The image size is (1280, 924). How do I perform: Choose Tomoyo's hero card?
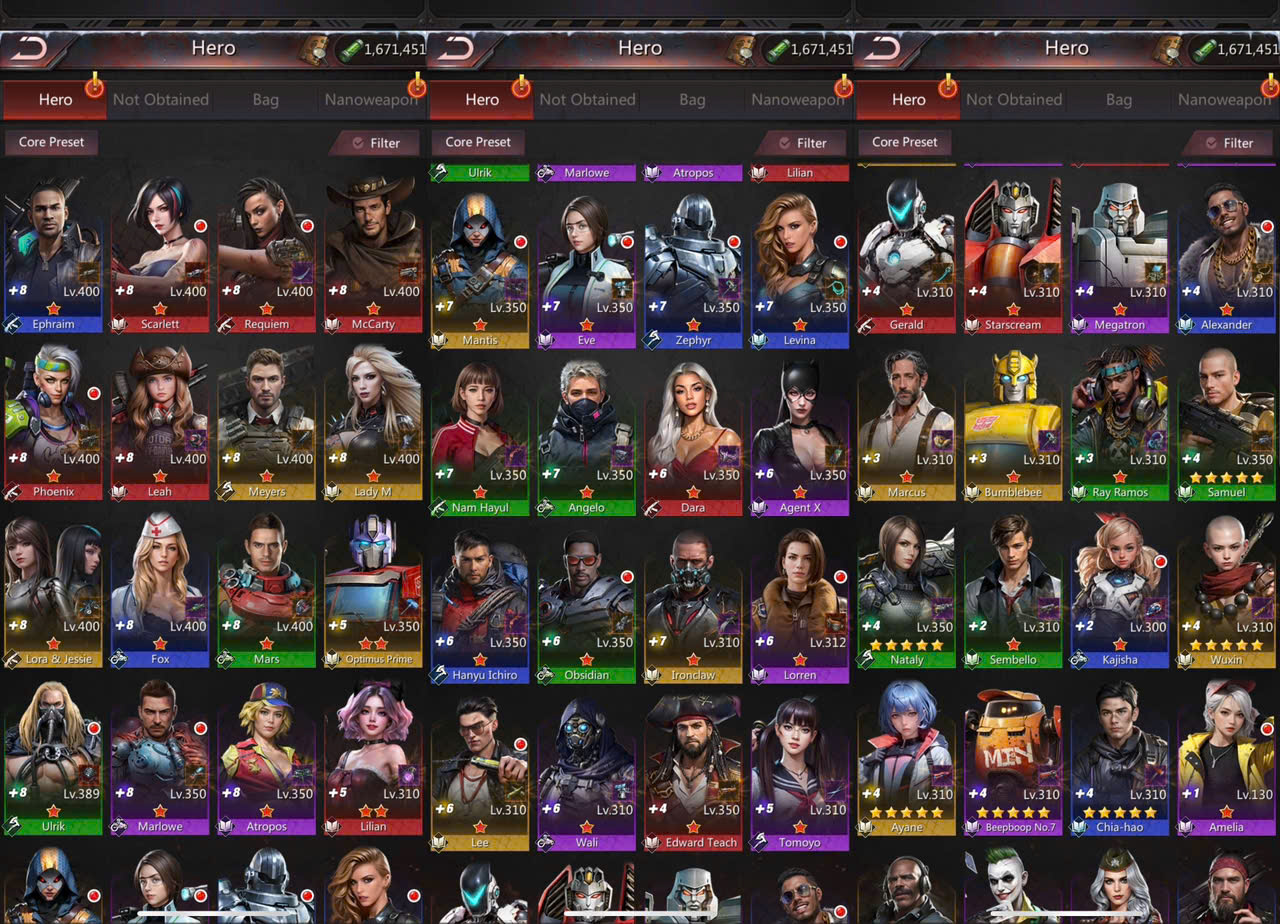click(800, 773)
